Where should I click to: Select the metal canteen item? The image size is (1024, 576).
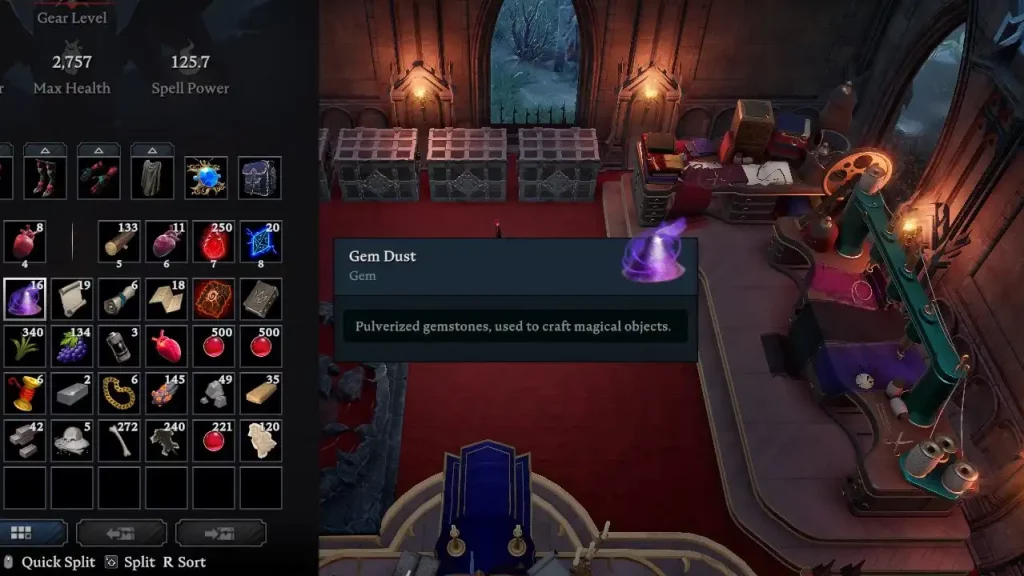tap(118, 345)
